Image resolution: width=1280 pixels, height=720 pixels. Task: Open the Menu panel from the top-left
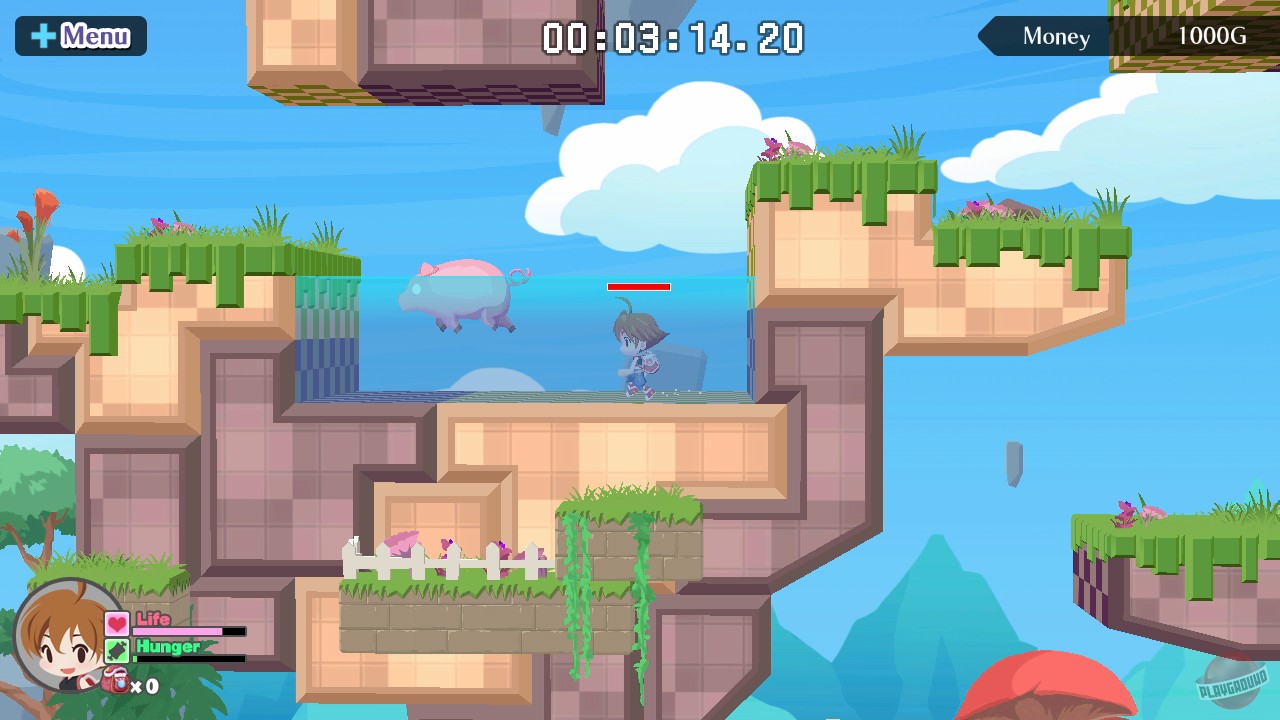tap(80, 35)
